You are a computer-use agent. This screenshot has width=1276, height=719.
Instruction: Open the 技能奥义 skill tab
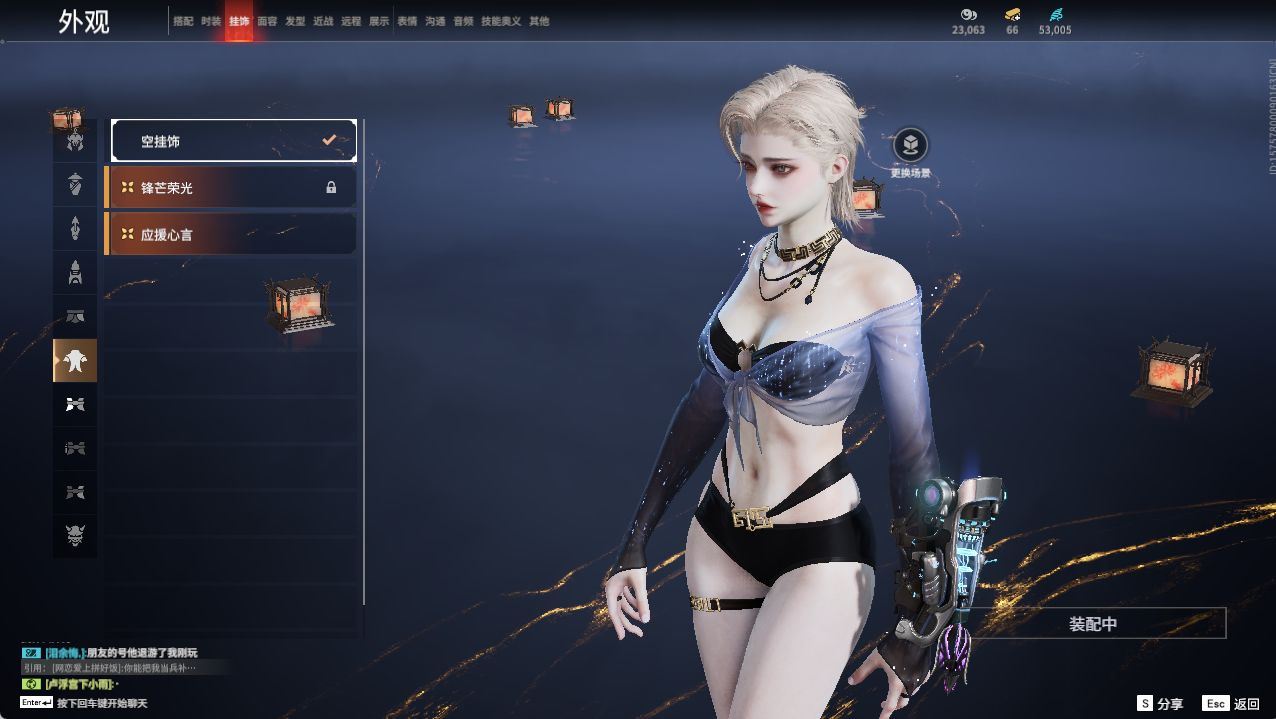coord(501,21)
